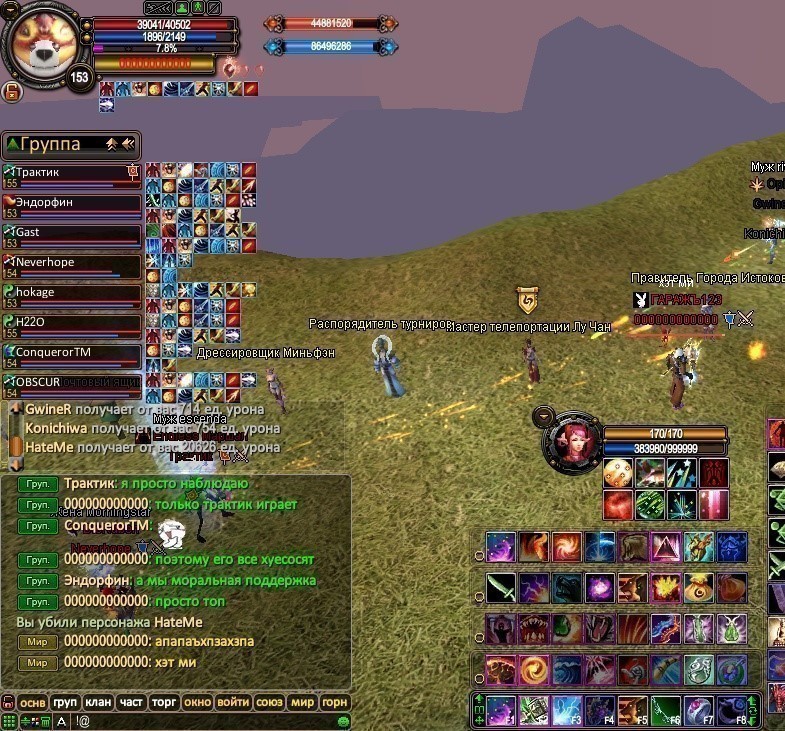
Task: Collapse the Группа panel with double-arrow button
Action: 128,144
